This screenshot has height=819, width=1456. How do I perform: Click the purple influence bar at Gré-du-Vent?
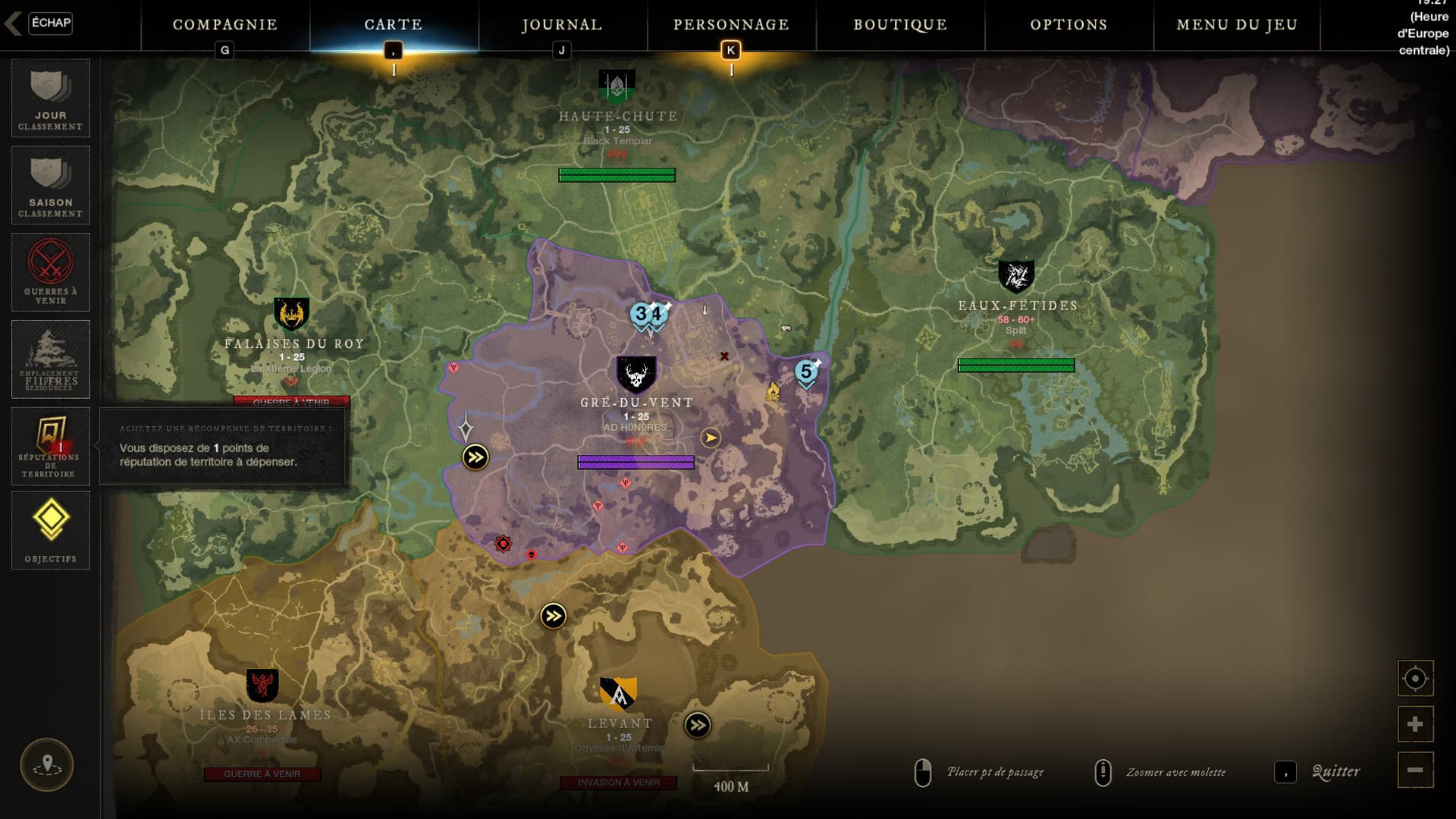pyautogui.click(x=636, y=461)
